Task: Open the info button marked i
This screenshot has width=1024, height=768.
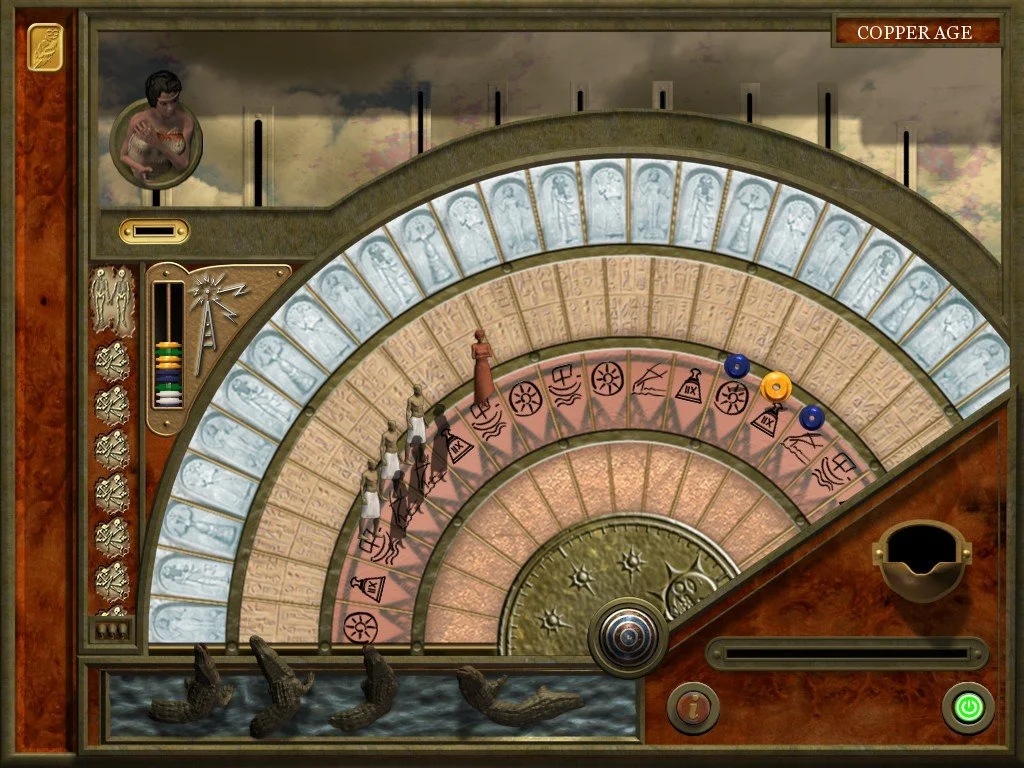Action: pos(692,708)
